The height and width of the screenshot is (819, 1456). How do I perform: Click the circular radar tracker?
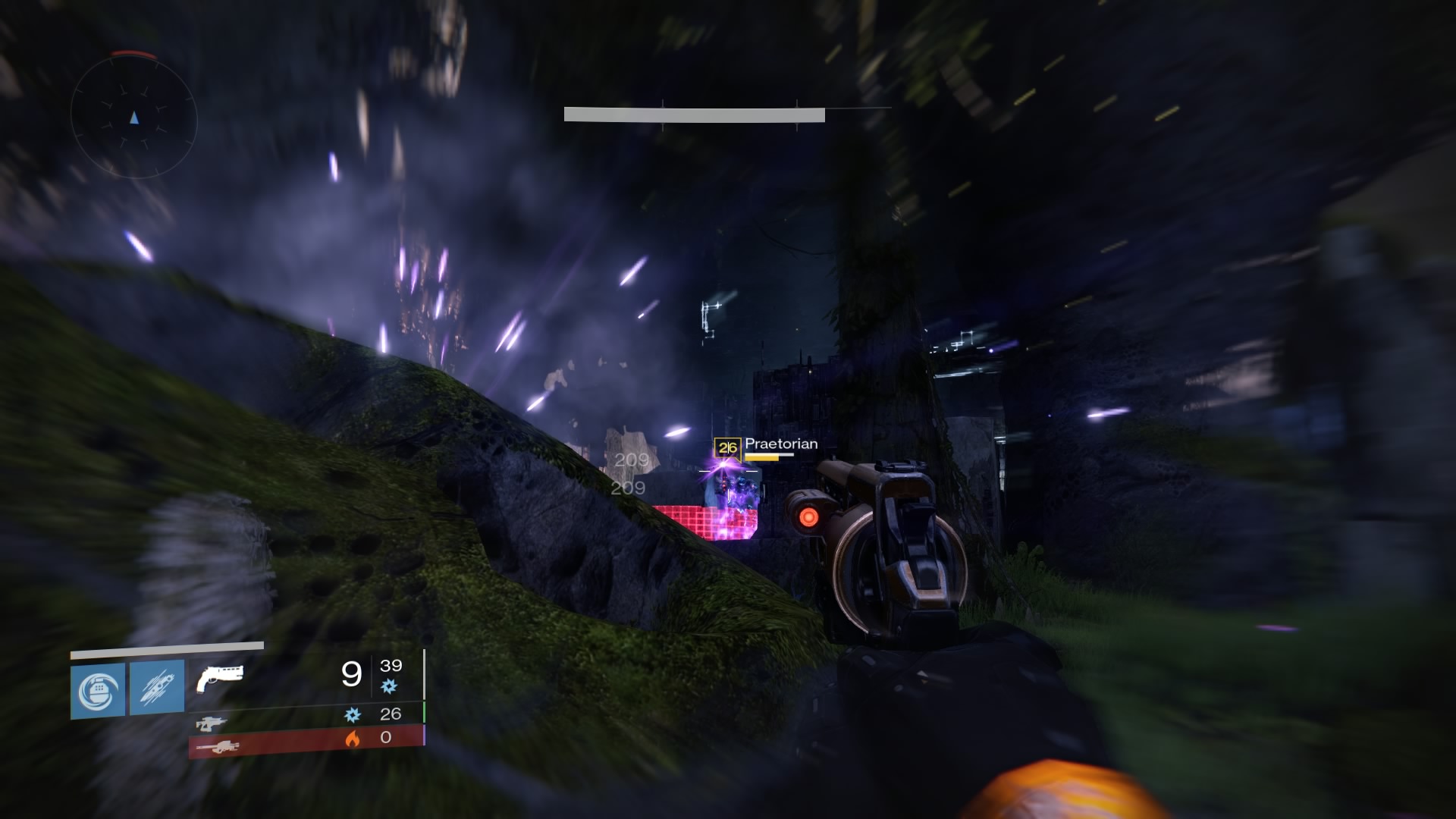click(134, 118)
